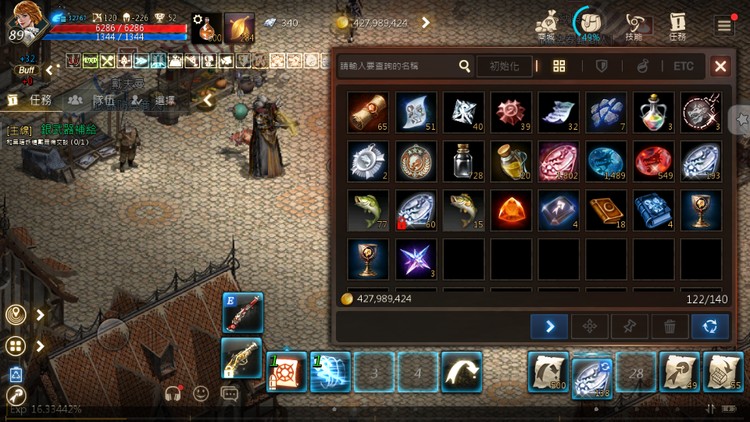The image size is (750, 422).
Task: Open the 任務 quest menu icon
Action: [677, 25]
